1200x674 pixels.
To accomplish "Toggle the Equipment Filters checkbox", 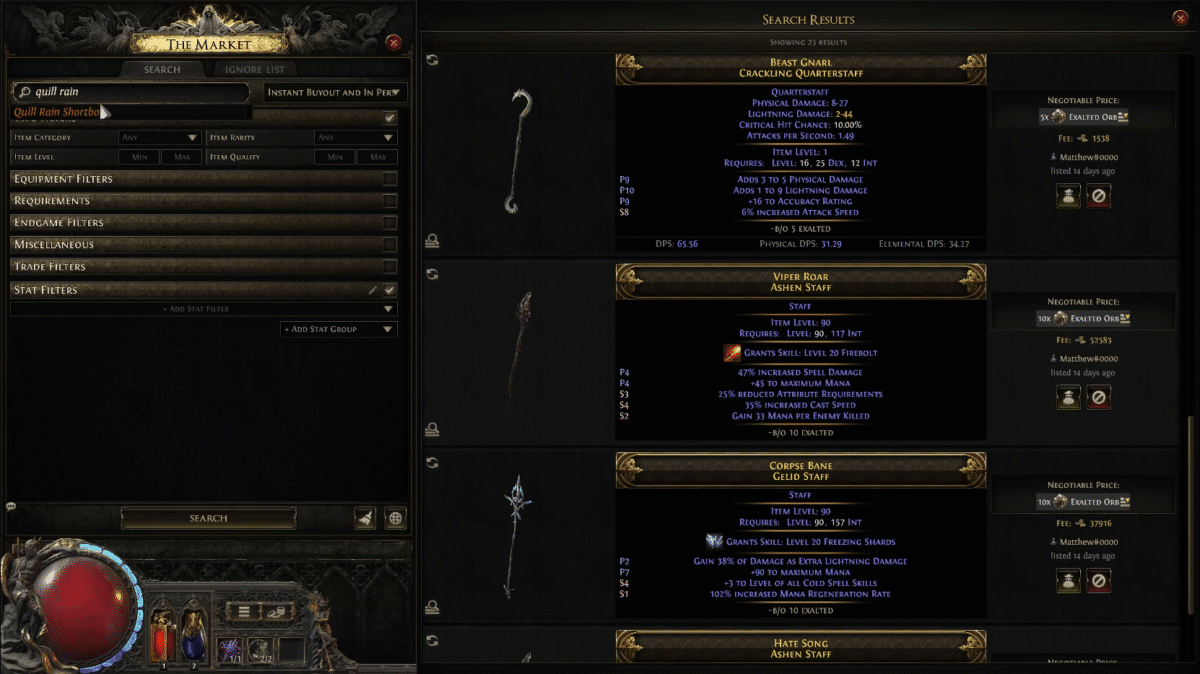I will (390, 179).
